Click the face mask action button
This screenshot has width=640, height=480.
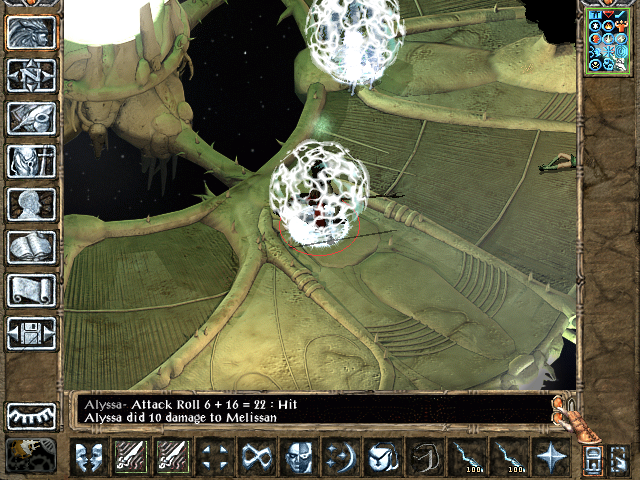[x=297, y=457]
